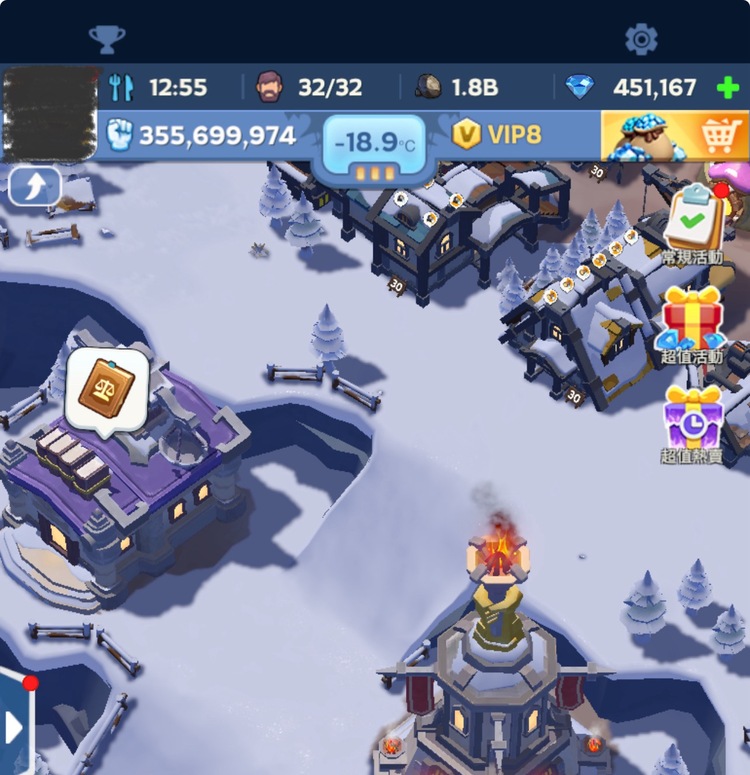Image resolution: width=750 pixels, height=775 pixels.
Task: Open the gear settings menu
Action: tap(641, 39)
